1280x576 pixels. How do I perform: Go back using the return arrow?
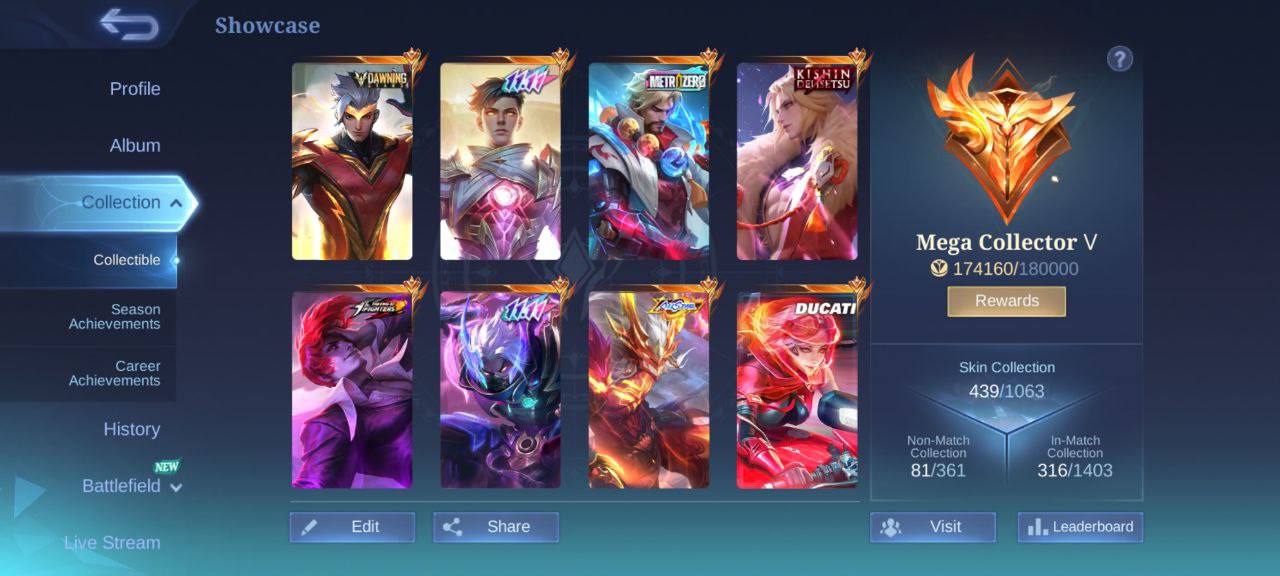click(130, 25)
